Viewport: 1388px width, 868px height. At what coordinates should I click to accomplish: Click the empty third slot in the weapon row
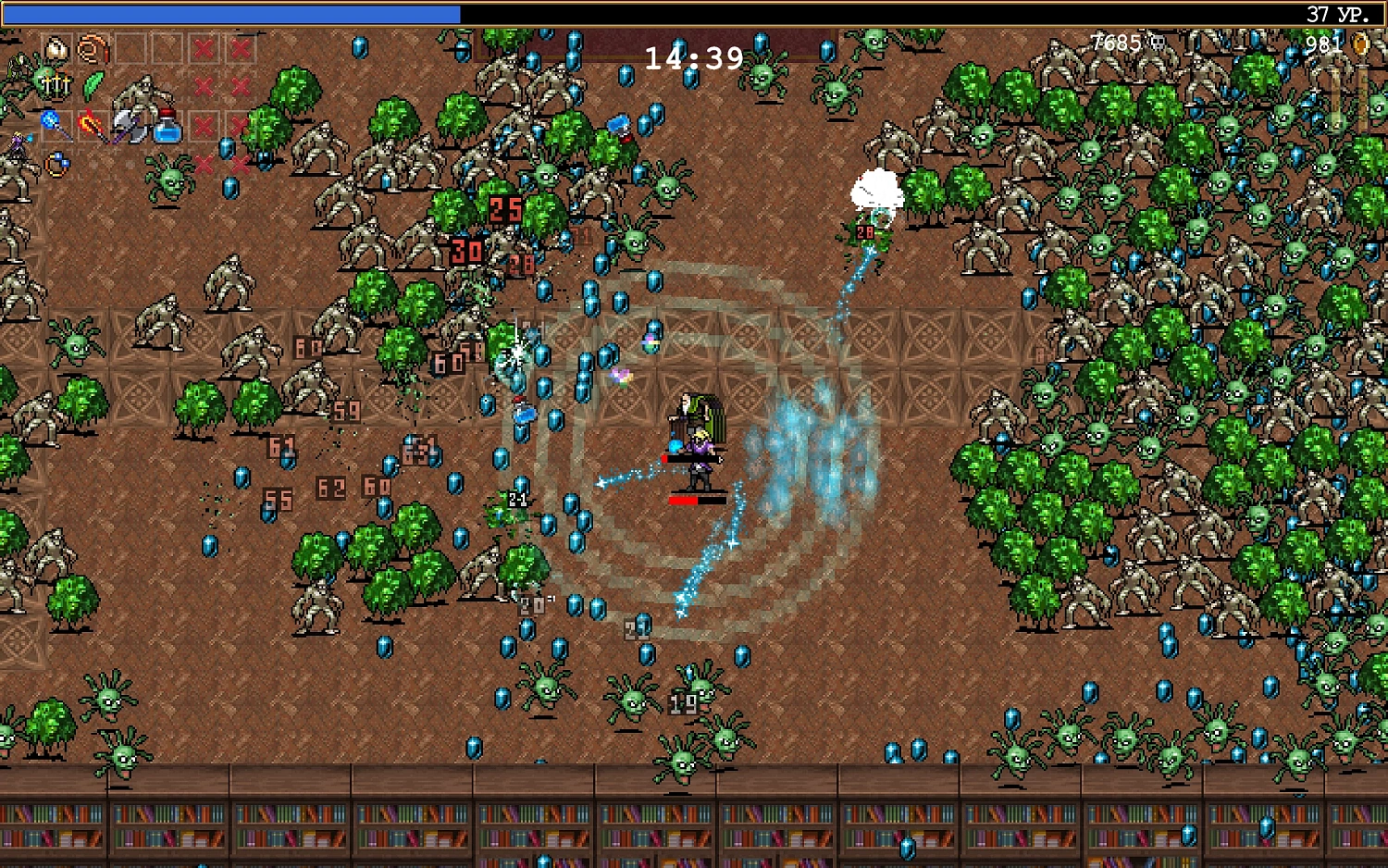coord(130,48)
